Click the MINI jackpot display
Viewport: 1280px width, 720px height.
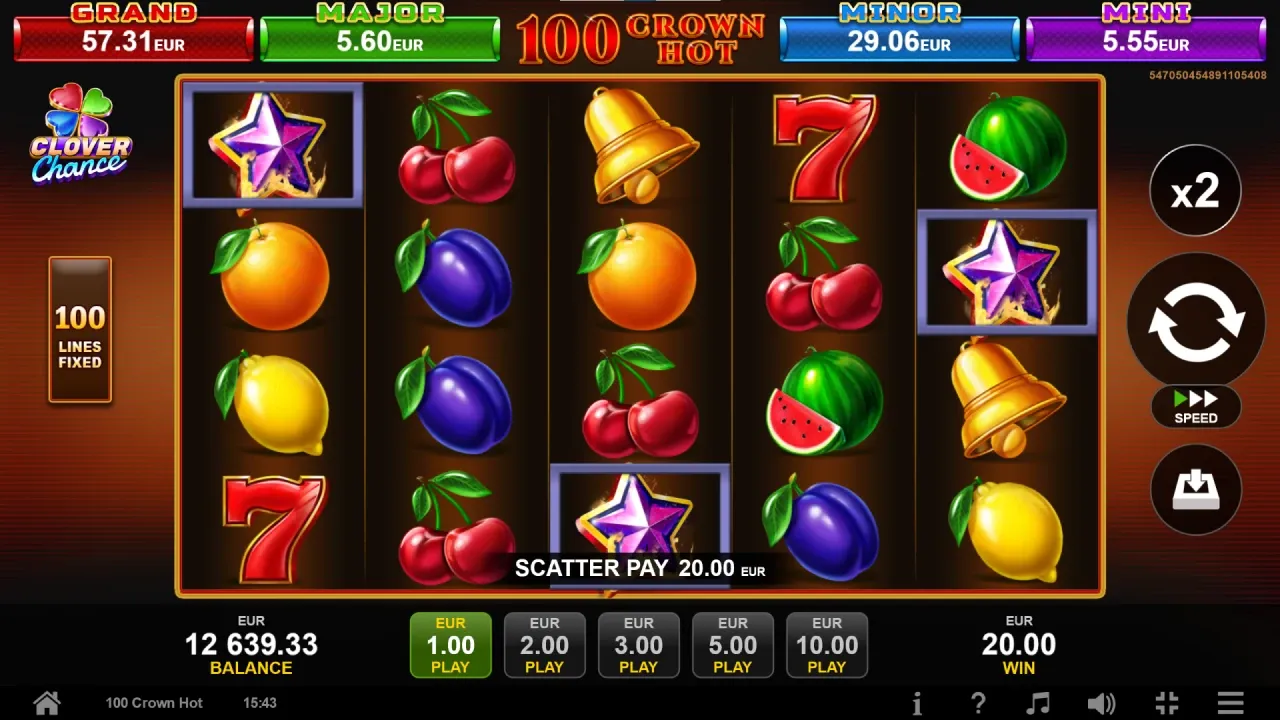(1146, 33)
